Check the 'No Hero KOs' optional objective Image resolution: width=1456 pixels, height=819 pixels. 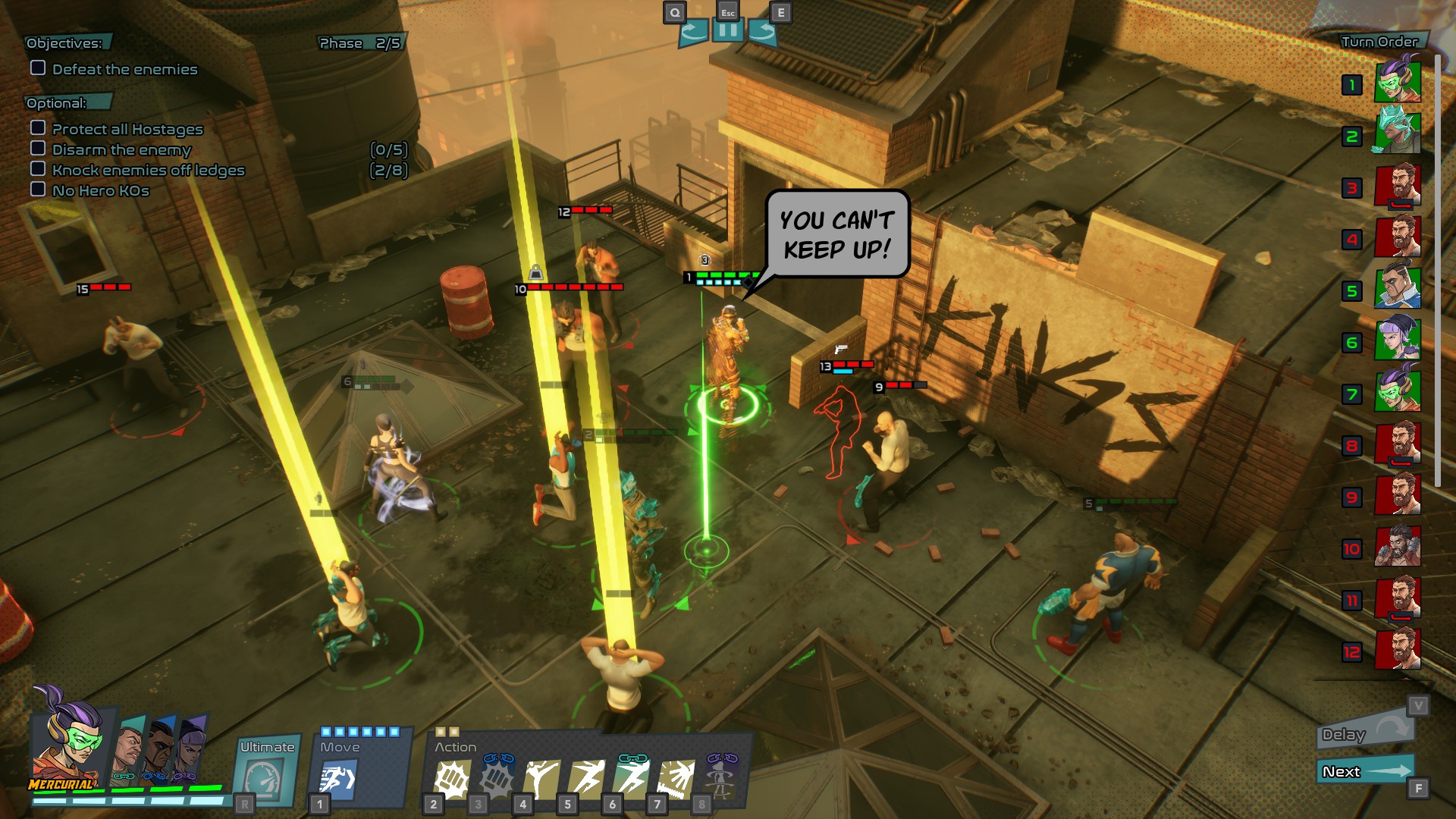[x=38, y=190]
